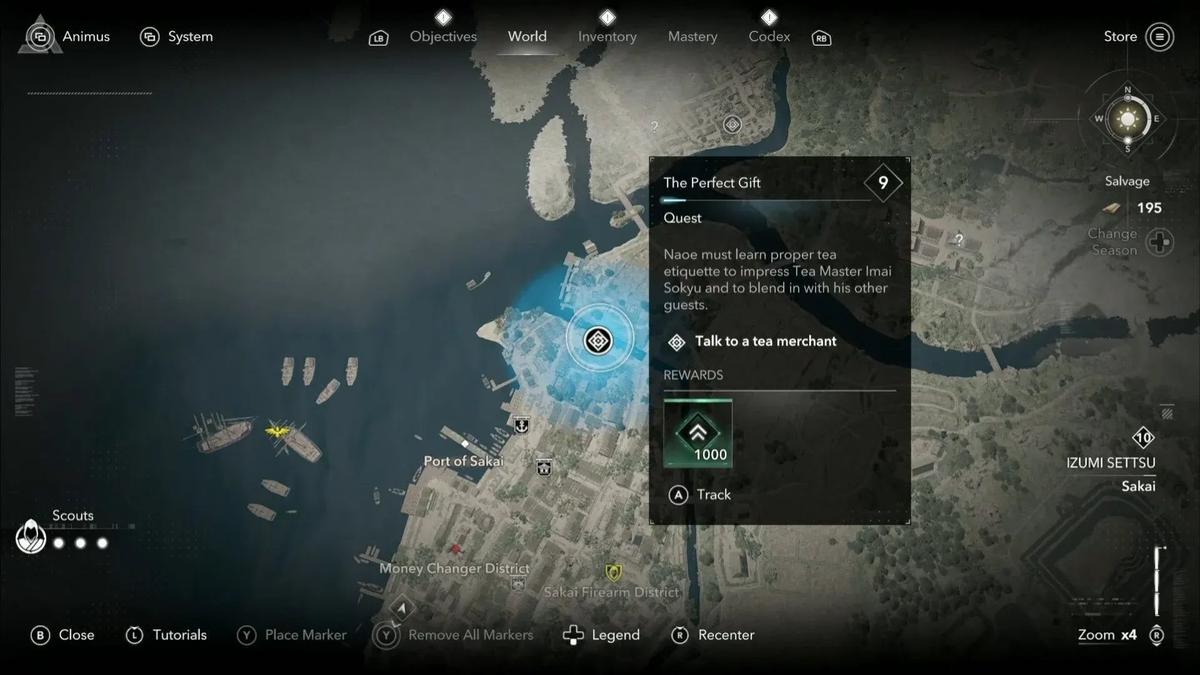Select the tea merchant quest marker

(x=598, y=341)
